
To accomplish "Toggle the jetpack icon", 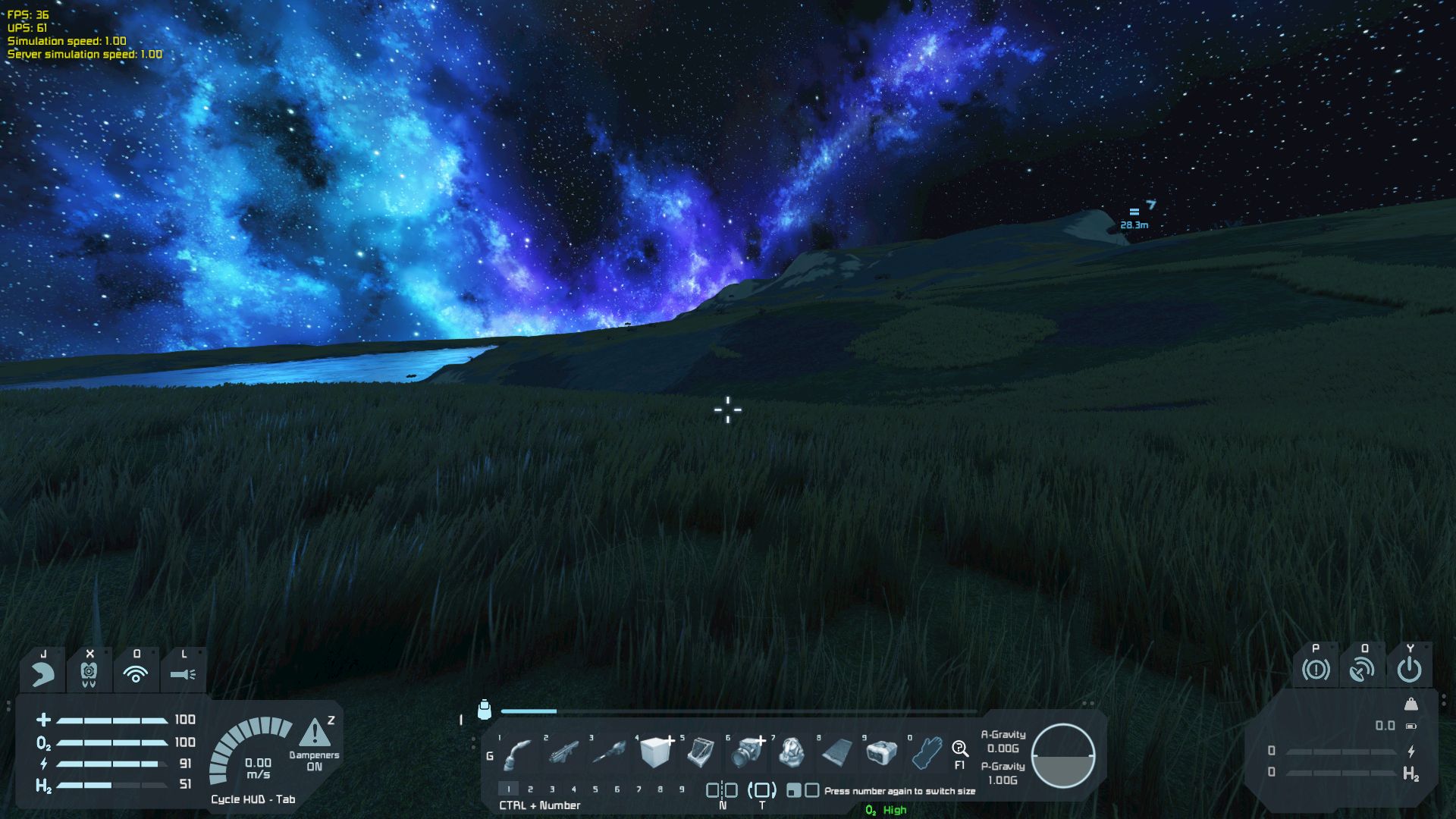I will pos(89,673).
